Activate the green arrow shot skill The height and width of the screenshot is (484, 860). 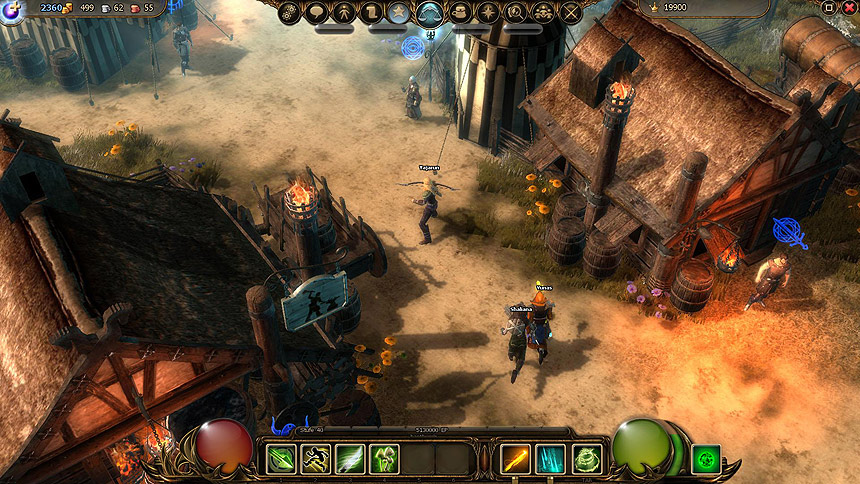click(281, 459)
